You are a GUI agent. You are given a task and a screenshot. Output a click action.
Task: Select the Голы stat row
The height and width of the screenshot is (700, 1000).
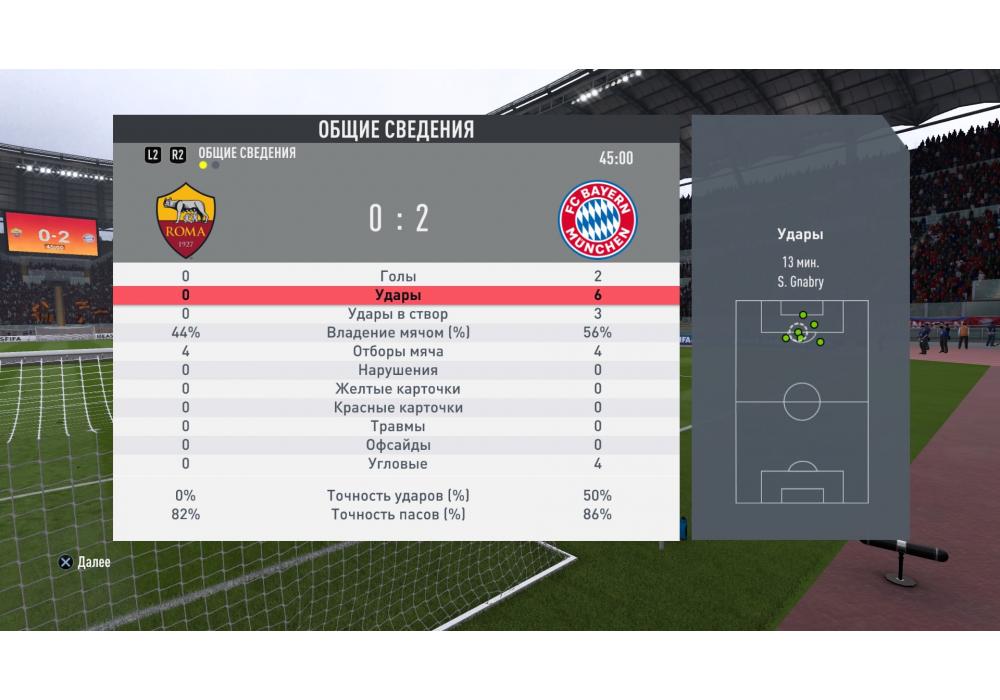[397, 276]
